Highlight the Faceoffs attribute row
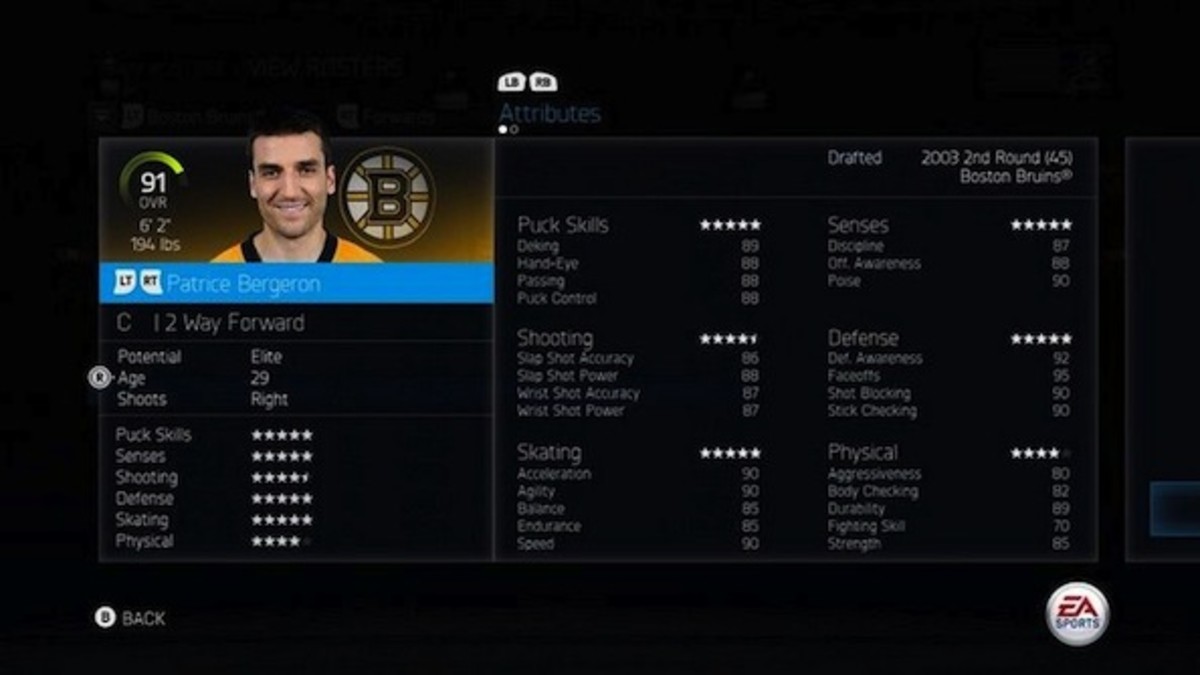Image resolution: width=1200 pixels, height=675 pixels. [948, 376]
